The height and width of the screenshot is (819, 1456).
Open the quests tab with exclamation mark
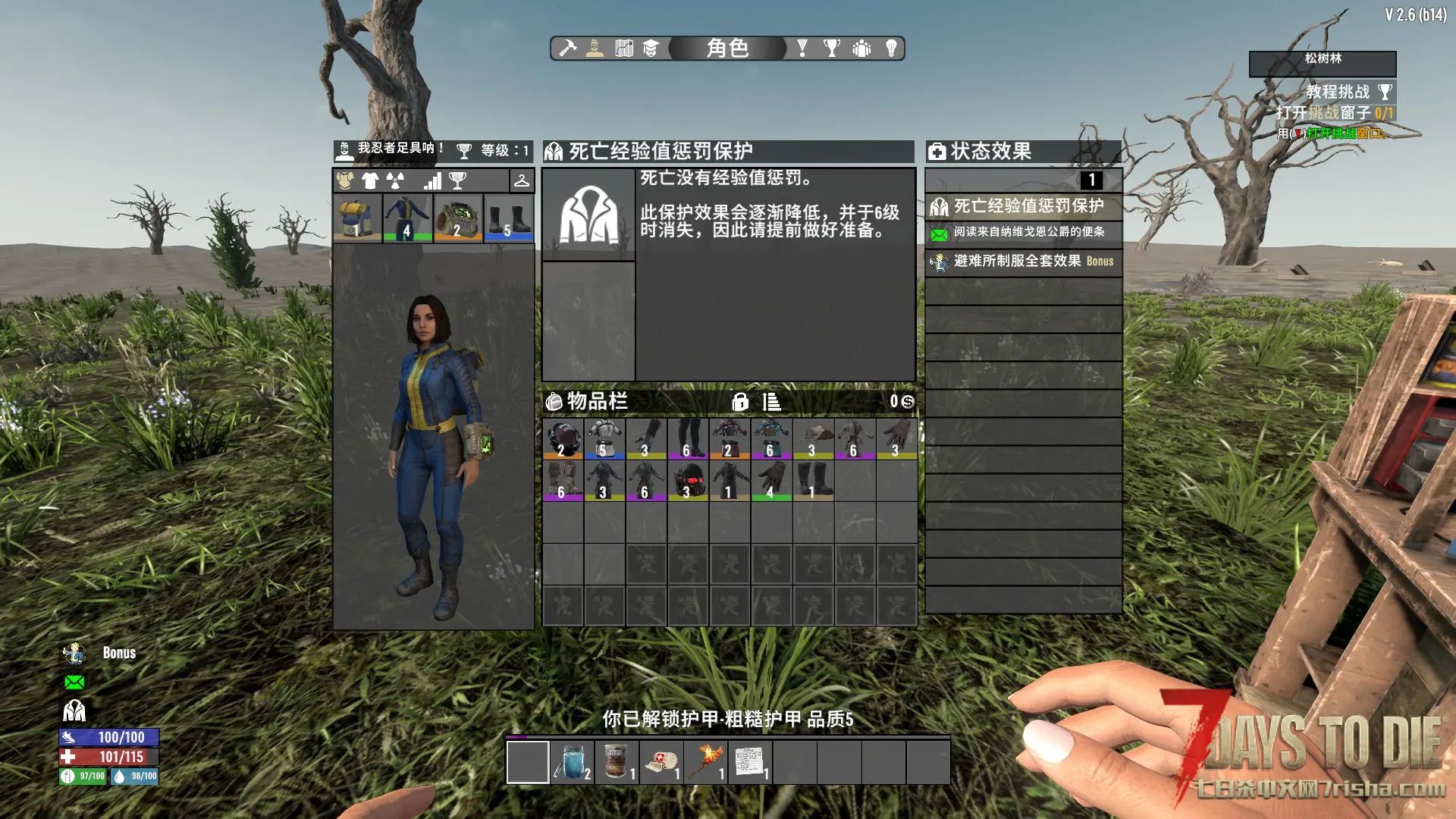pyautogui.click(x=802, y=49)
